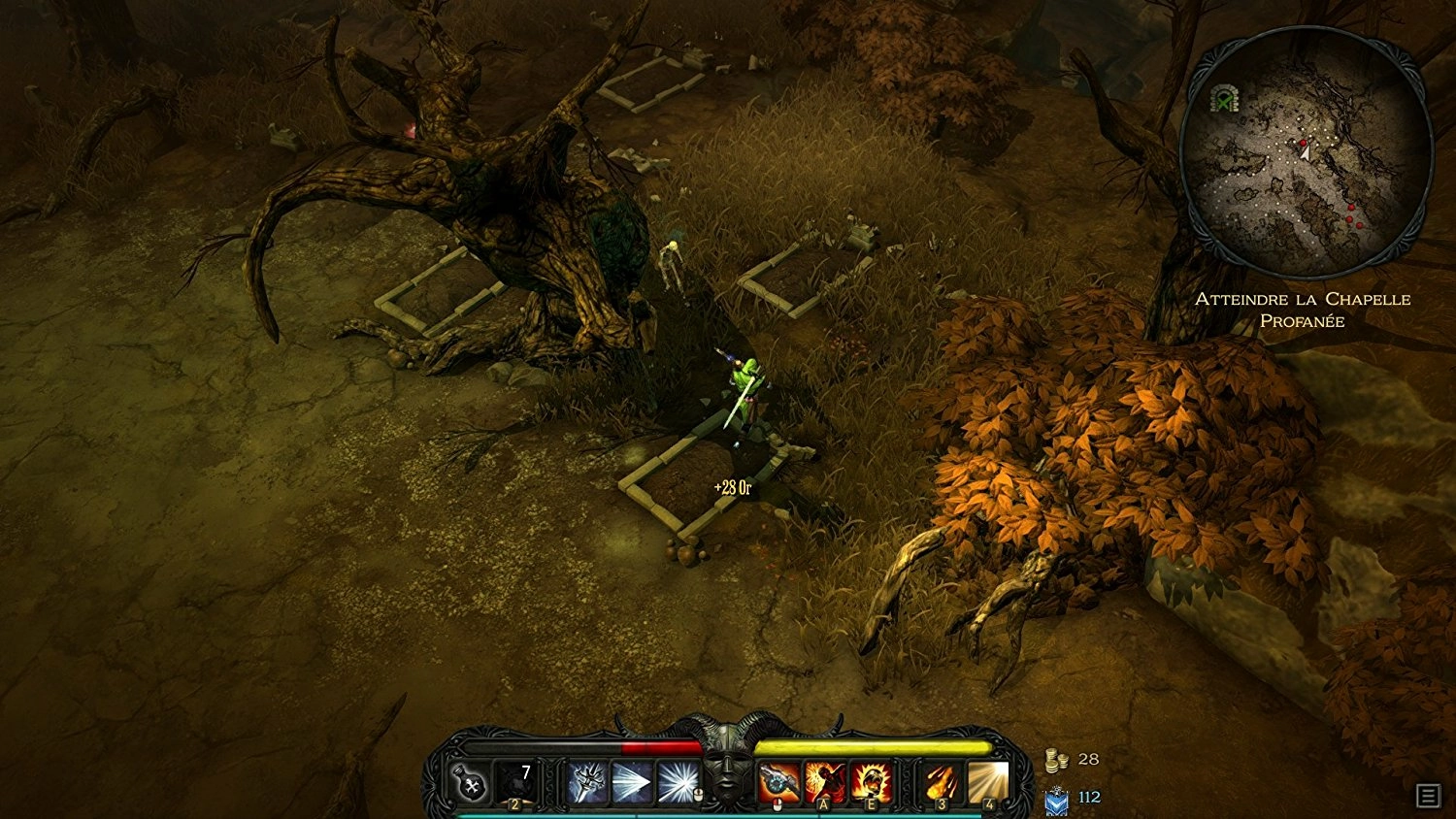Click the gold coins stack icon
1456x819 pixels.
pos(1056,761)
